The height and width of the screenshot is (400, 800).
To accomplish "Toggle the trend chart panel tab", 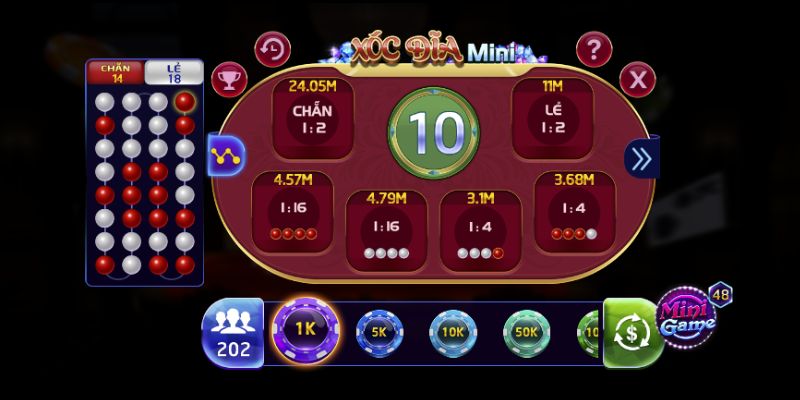I will coord(225,155).
